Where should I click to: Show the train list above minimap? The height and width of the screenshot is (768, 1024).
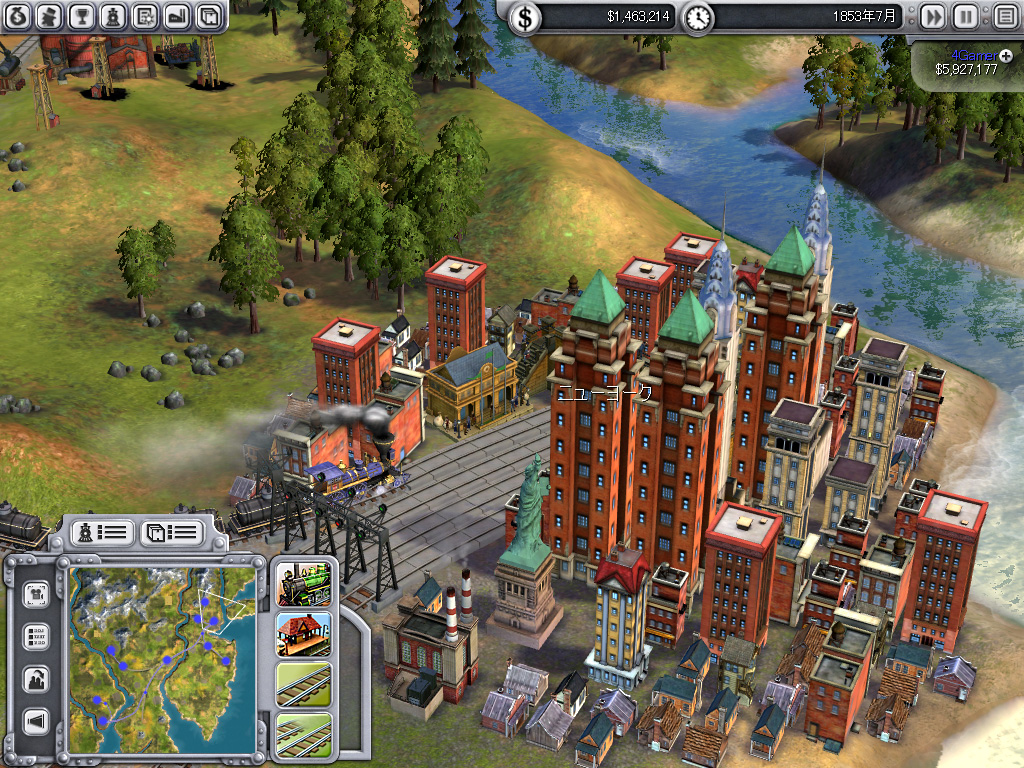tap(101, 532)
